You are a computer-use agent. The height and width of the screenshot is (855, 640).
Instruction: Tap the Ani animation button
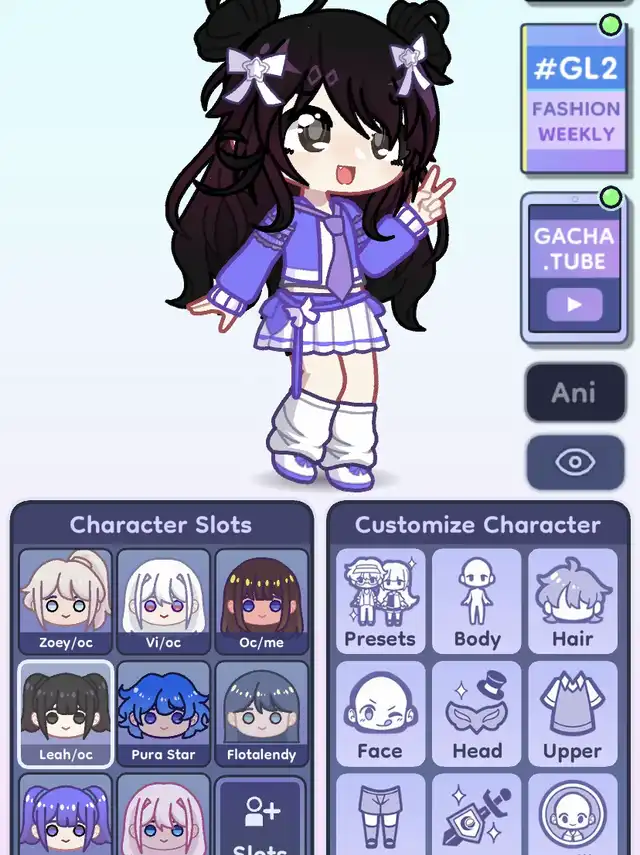(x=575, y=391)
